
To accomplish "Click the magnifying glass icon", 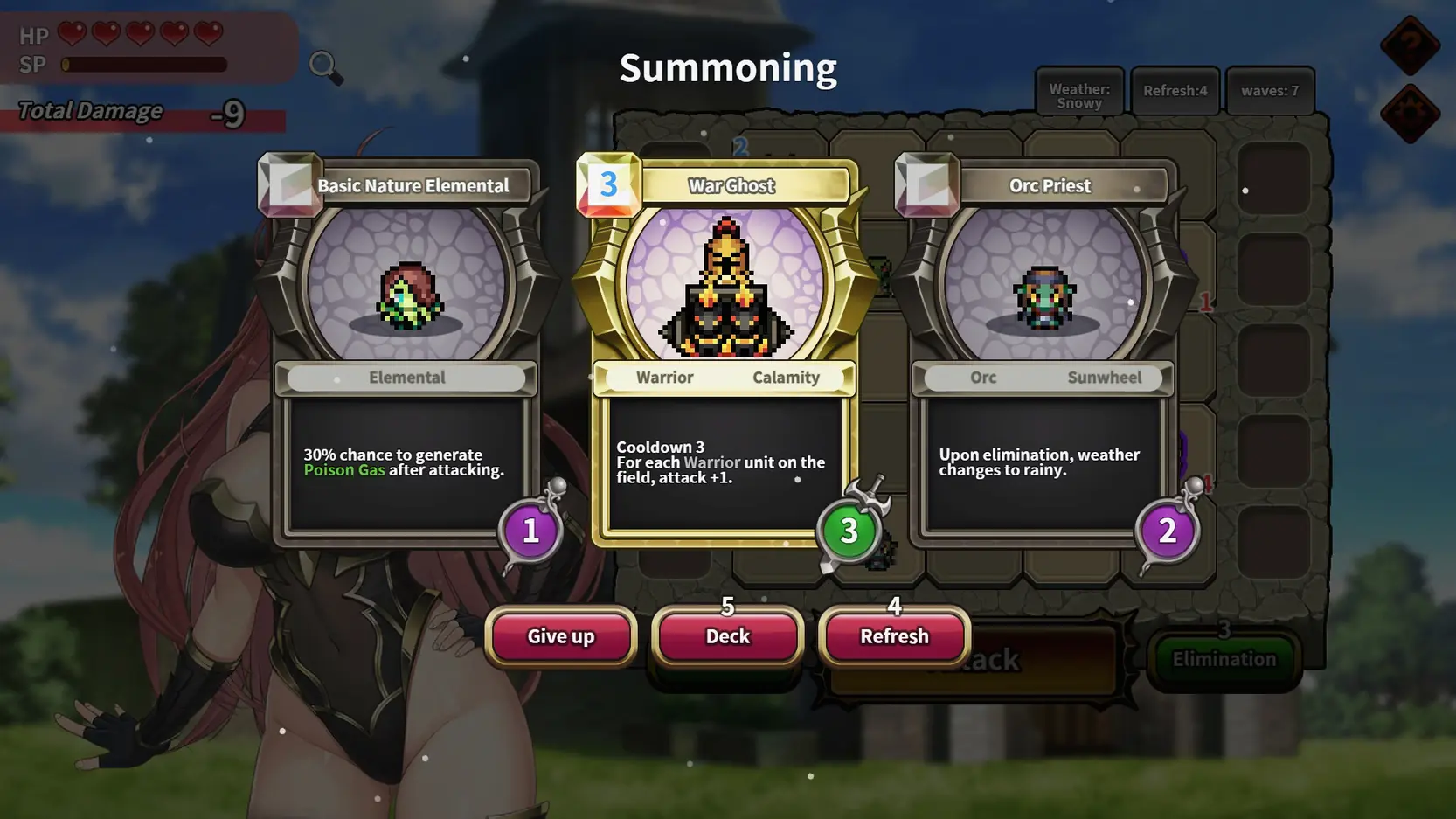I will 324,66.
